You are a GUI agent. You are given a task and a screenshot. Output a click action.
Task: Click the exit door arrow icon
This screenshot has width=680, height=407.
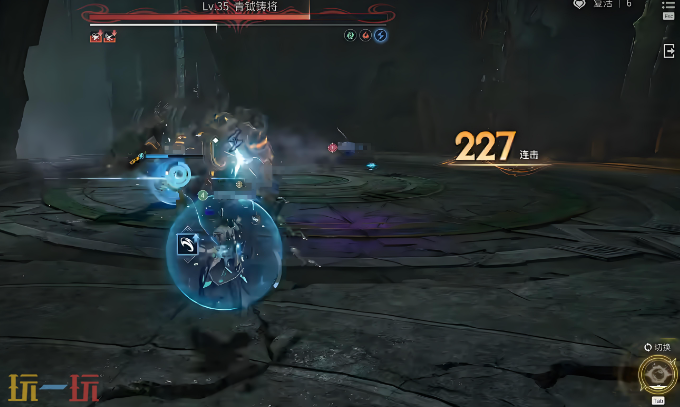point(668,51)
